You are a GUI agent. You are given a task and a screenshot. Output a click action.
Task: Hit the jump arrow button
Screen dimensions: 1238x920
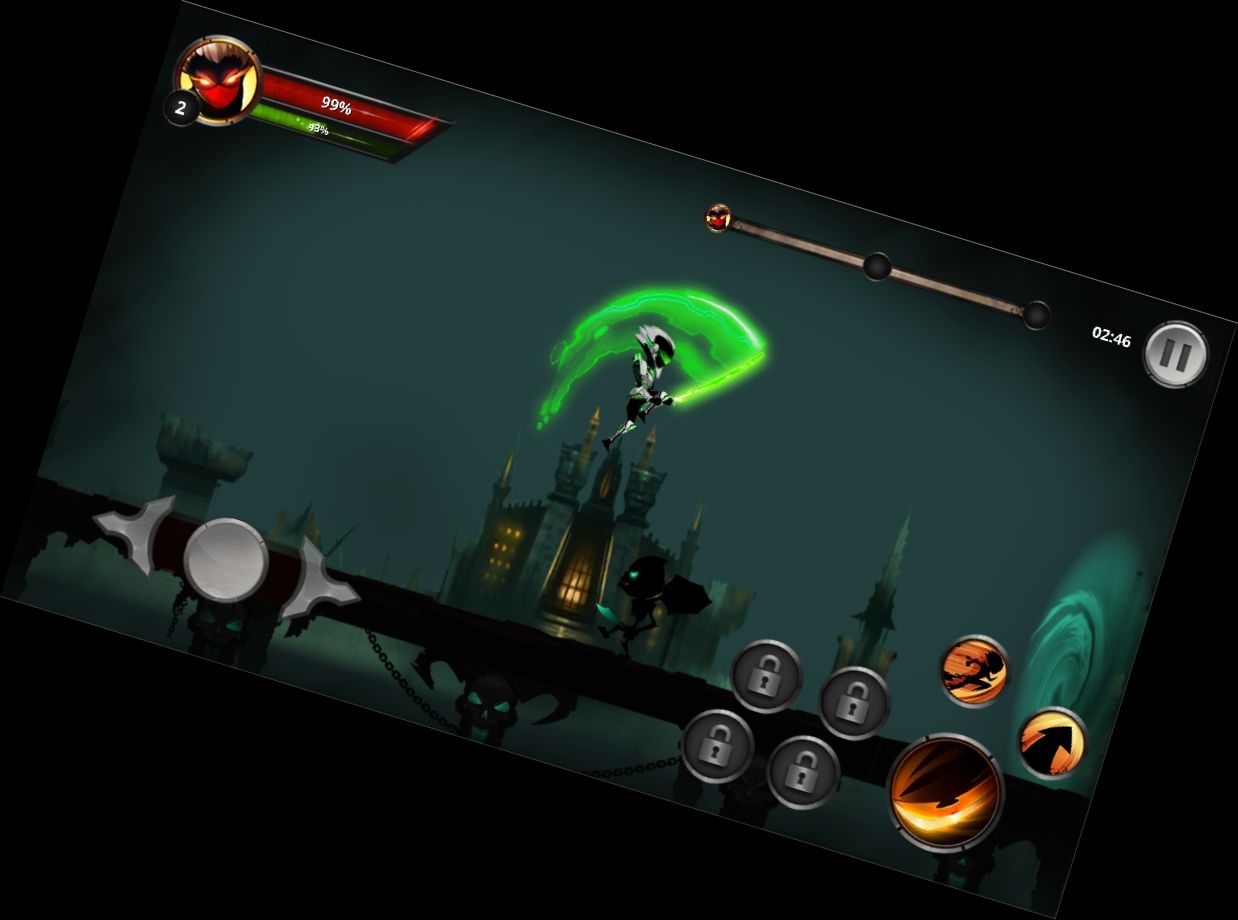coord(1051,743)
